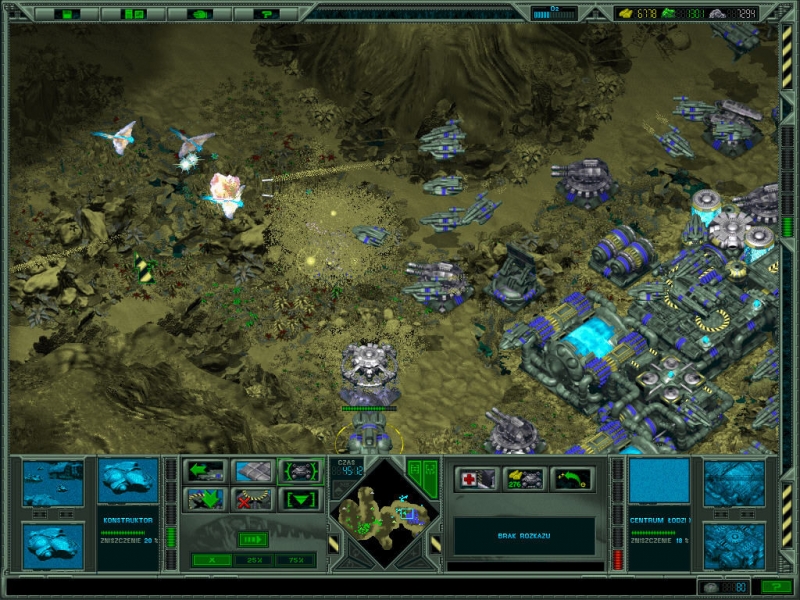Set the 75% option
Image resolution: width=800 pixels, height=600 pixels.
[x=295, y=560]
